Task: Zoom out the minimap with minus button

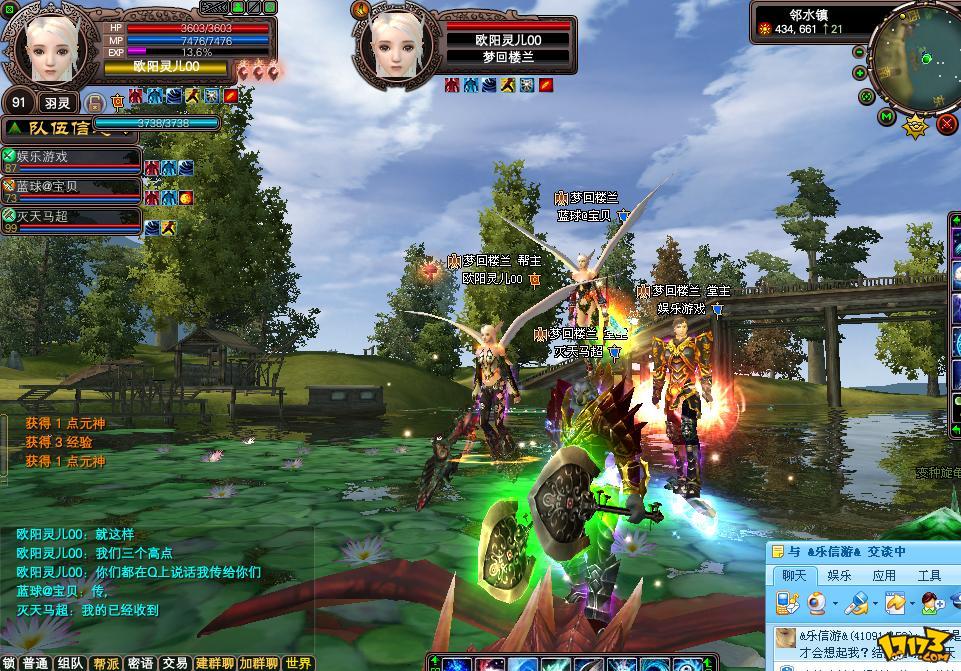Action: point(861,50)
